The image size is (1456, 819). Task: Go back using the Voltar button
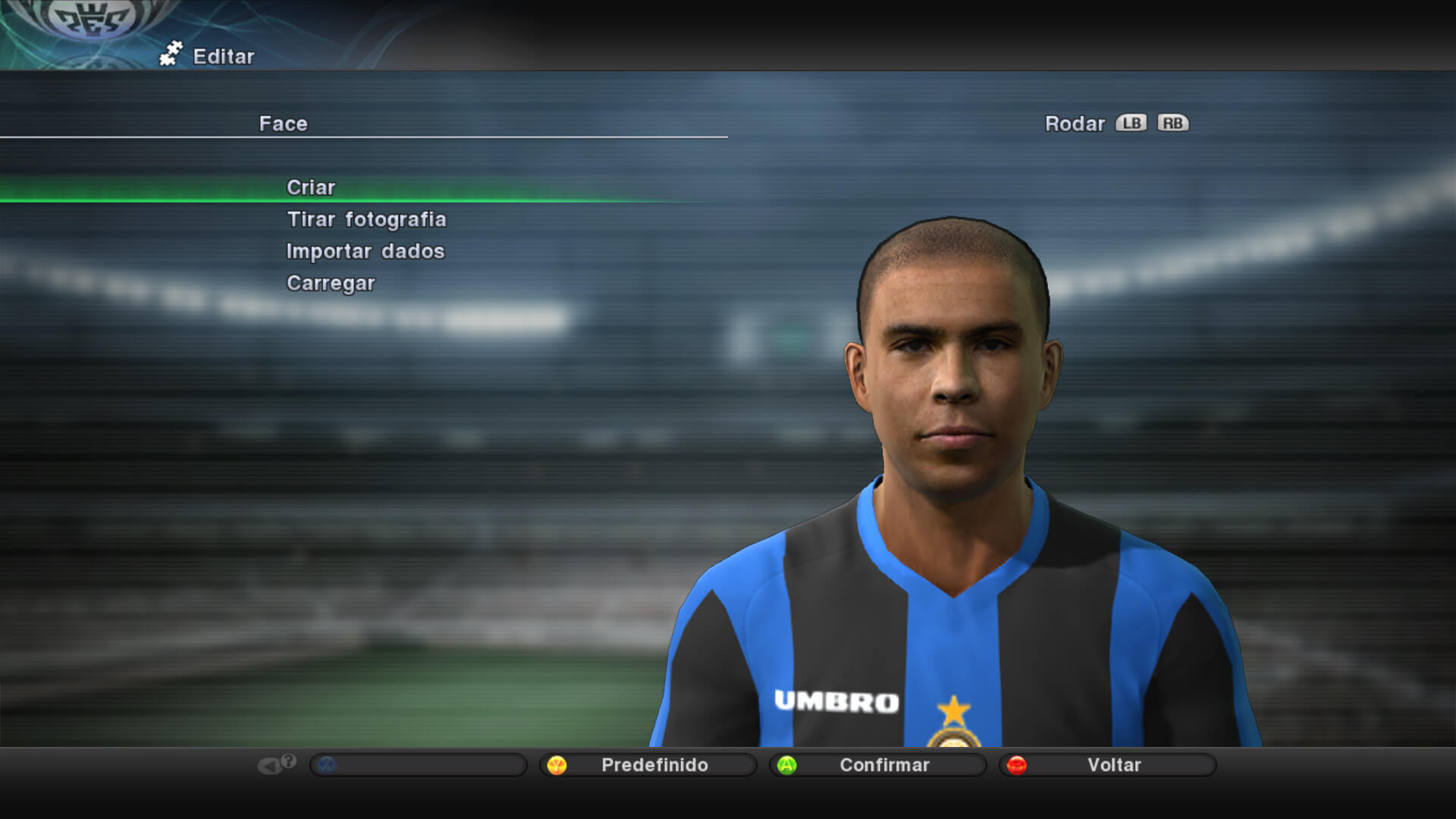[1109, 765]
